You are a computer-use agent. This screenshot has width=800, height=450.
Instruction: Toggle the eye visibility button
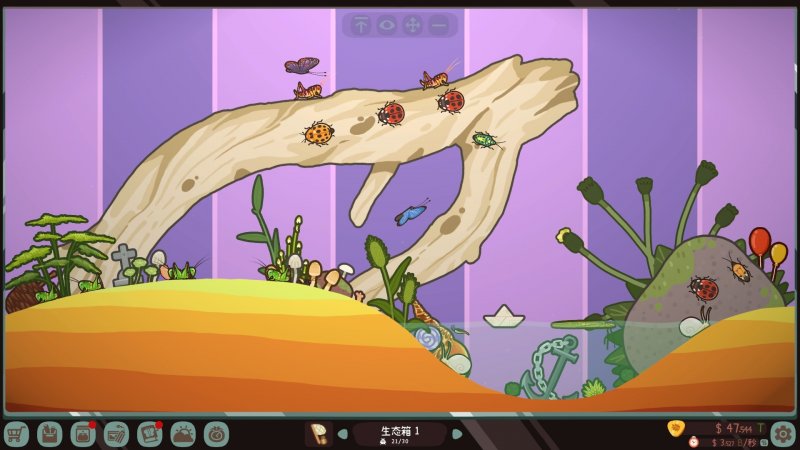coord(386,25)
